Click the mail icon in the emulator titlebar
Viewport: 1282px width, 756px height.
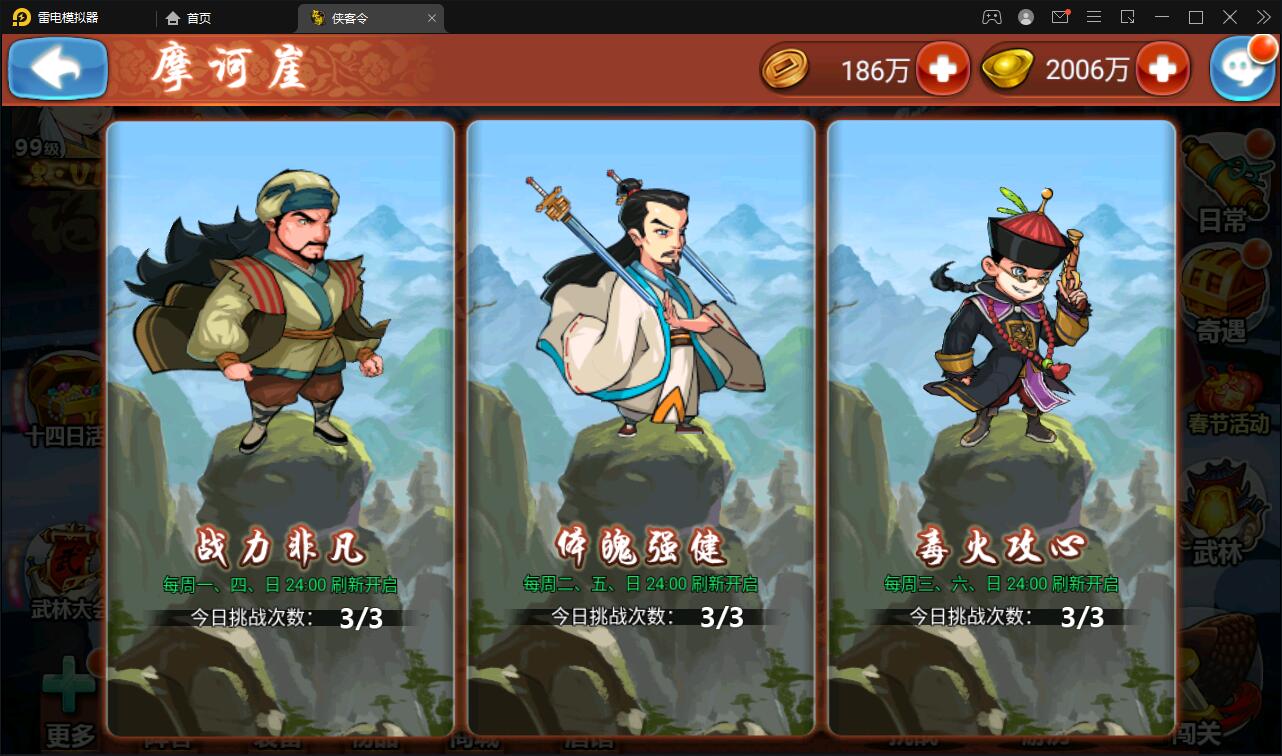1060,17
